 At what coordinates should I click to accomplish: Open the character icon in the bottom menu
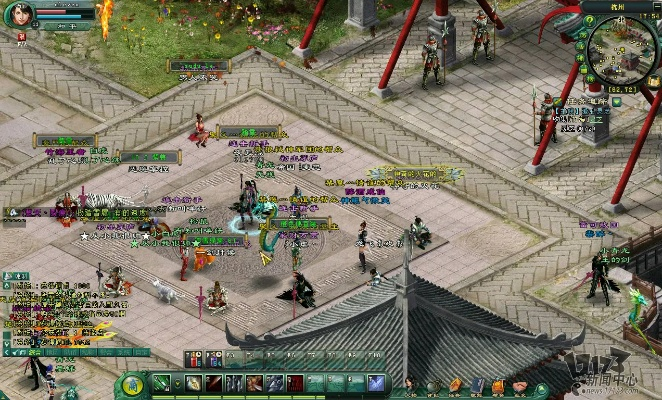(x=410, y=385)
